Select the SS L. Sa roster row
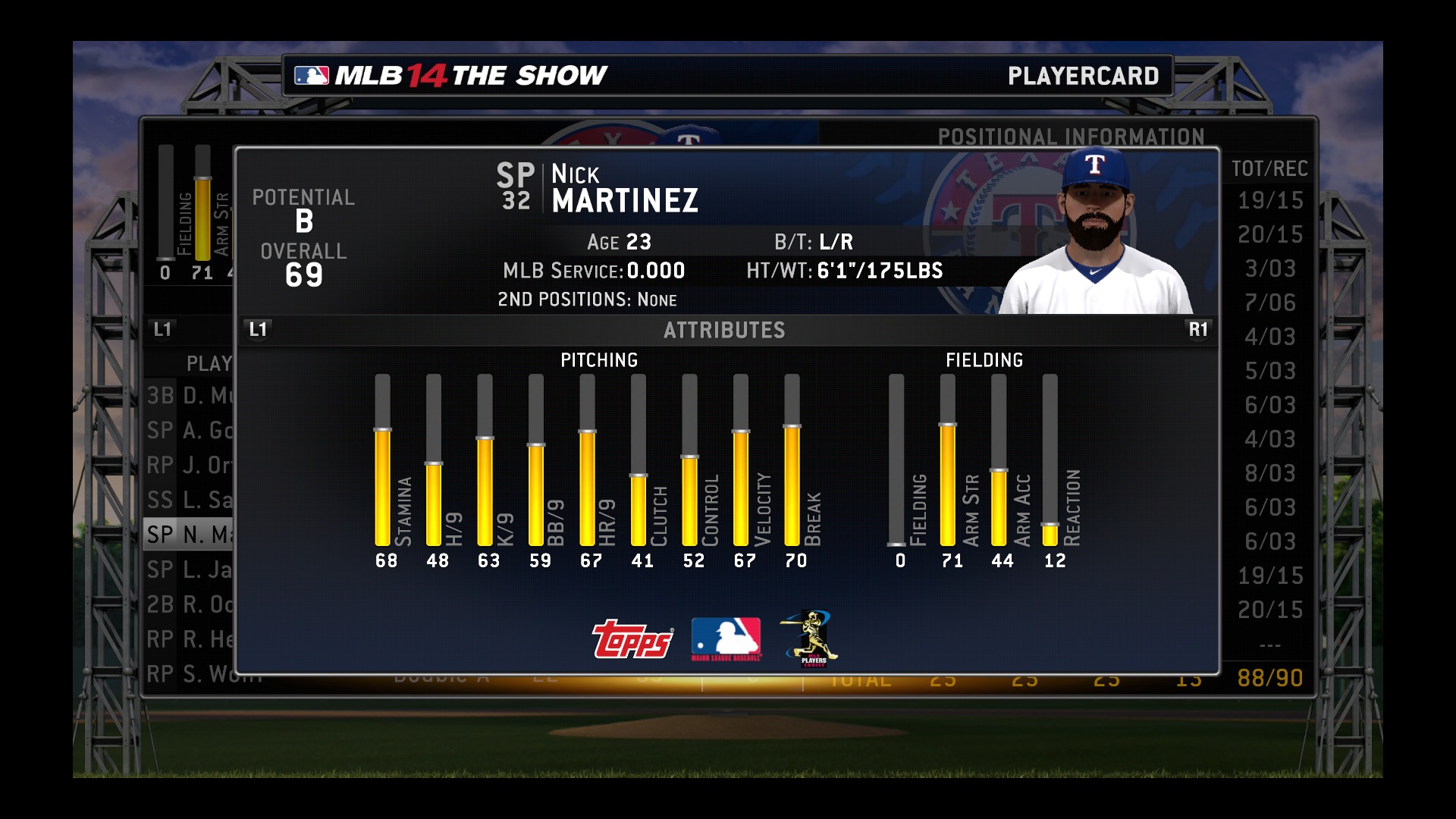1456x819 pixels. pyautogui.click(x=190, y=500)
